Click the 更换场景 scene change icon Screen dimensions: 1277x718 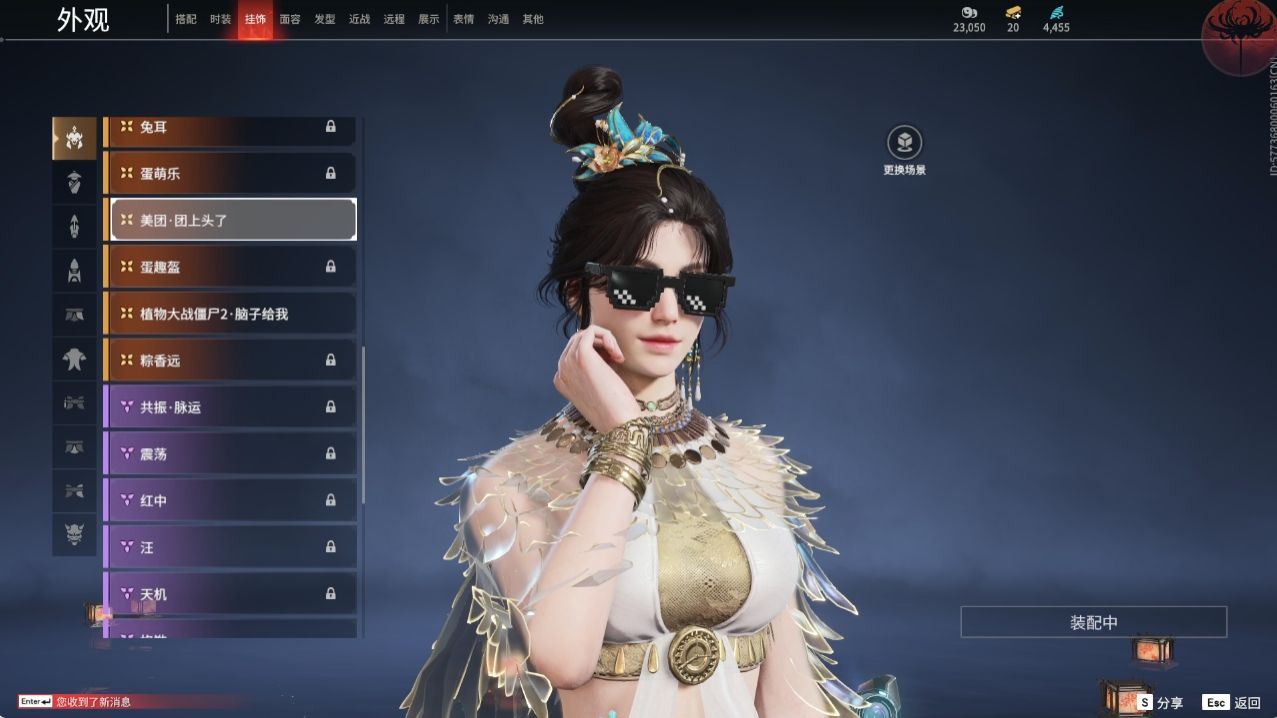click(904, 143)
